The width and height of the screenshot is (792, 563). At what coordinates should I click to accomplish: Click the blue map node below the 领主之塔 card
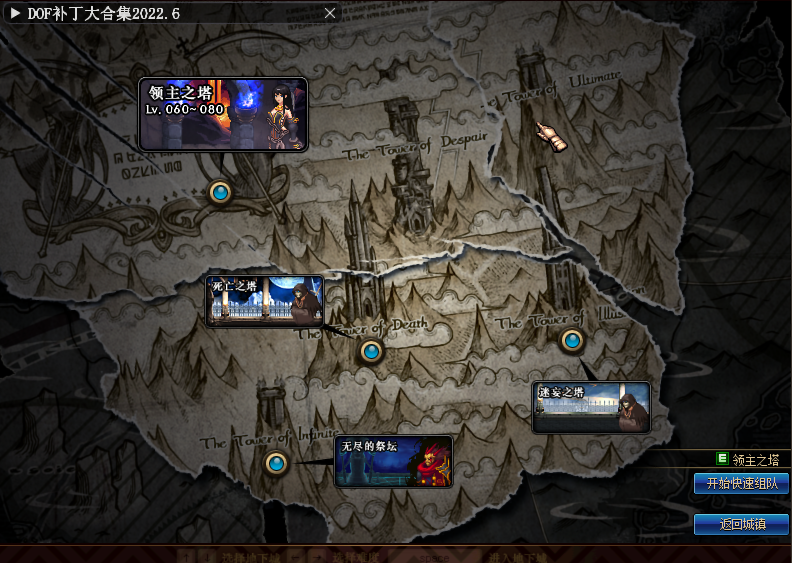coord(221,192)
